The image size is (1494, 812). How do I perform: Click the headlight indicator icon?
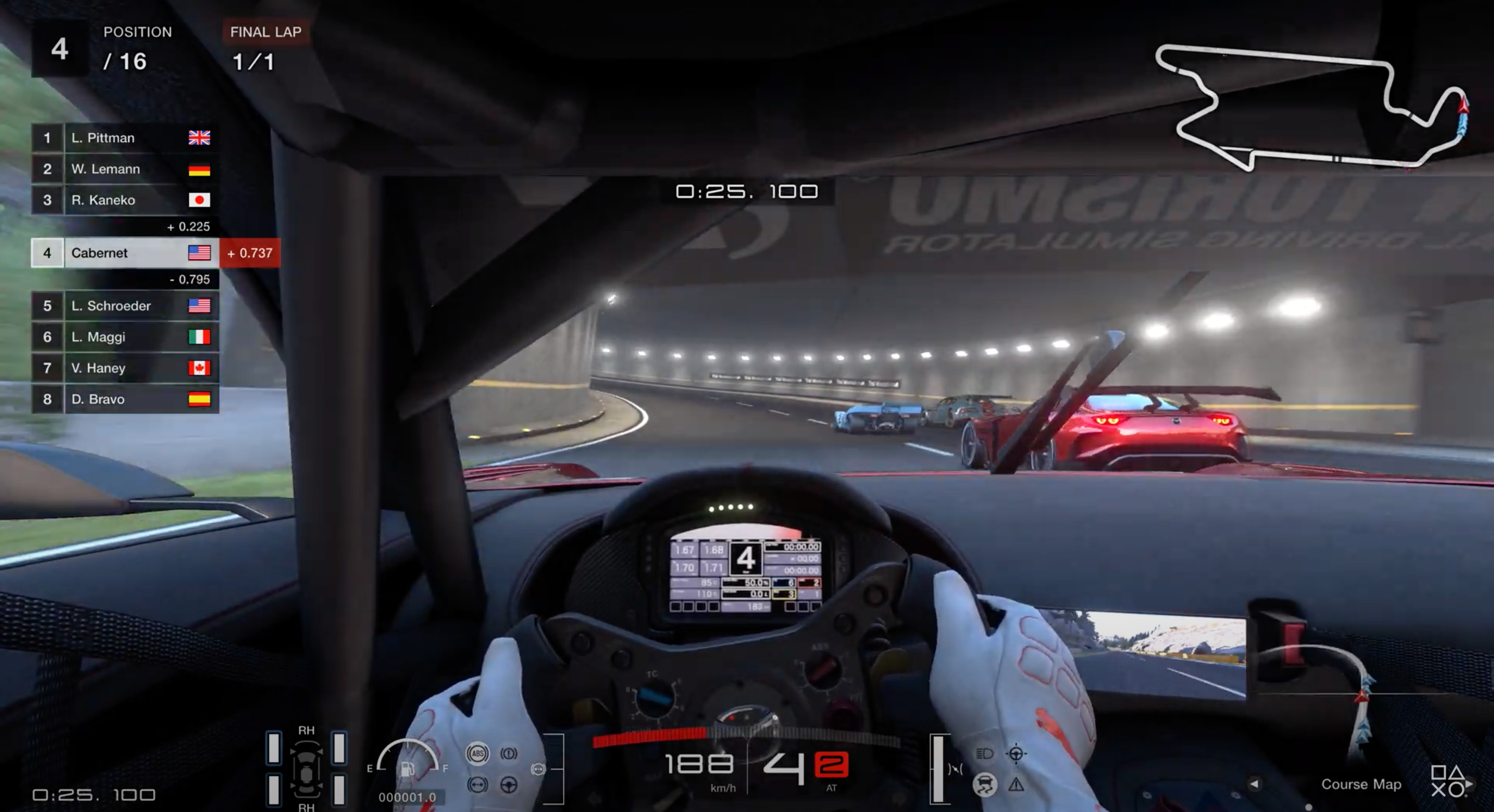coord(984,753)
